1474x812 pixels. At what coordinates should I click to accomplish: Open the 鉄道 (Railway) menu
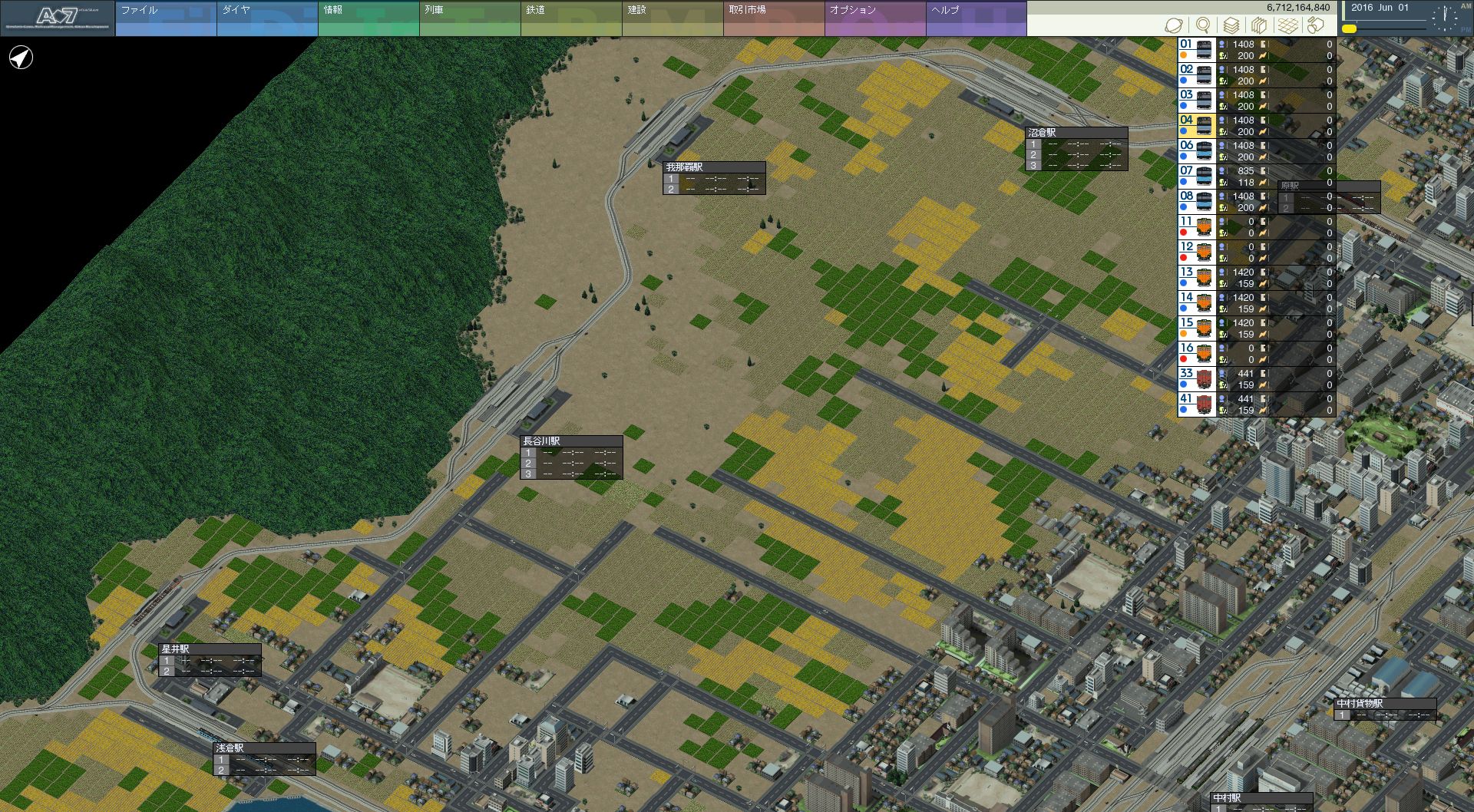coord(570,18)
